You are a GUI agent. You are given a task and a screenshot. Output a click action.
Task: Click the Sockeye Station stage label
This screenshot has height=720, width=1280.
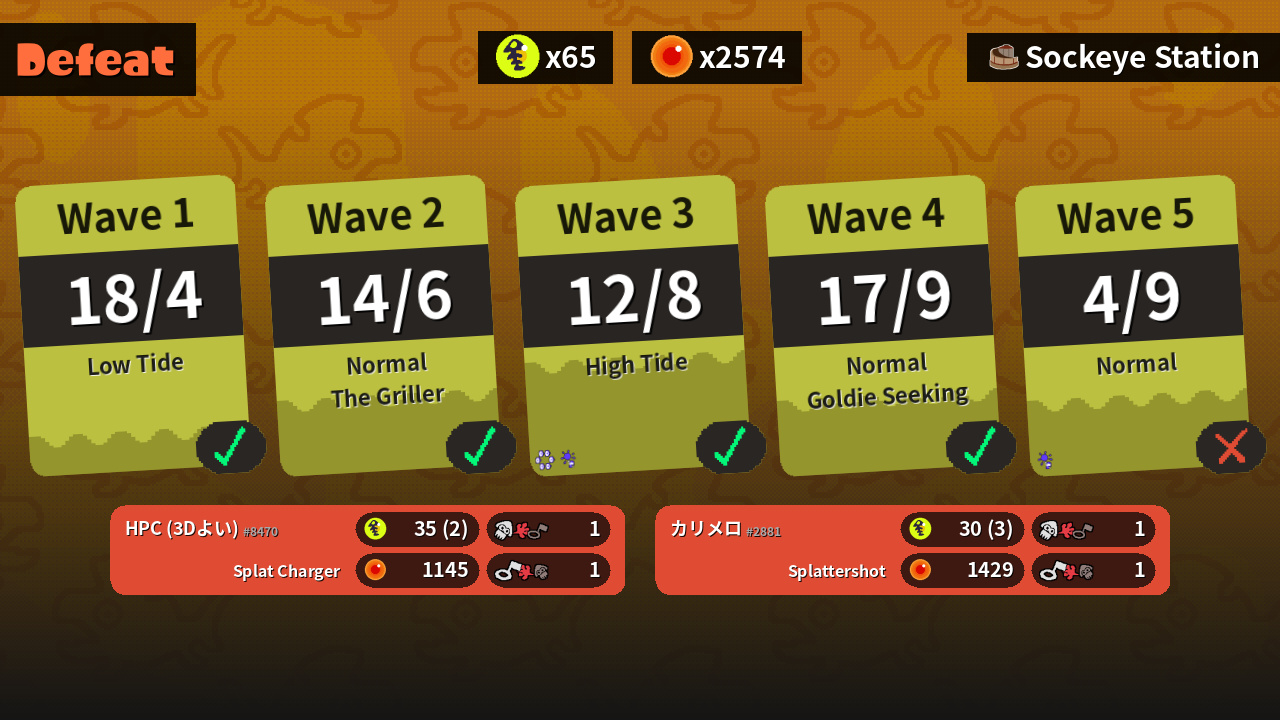1123,57
